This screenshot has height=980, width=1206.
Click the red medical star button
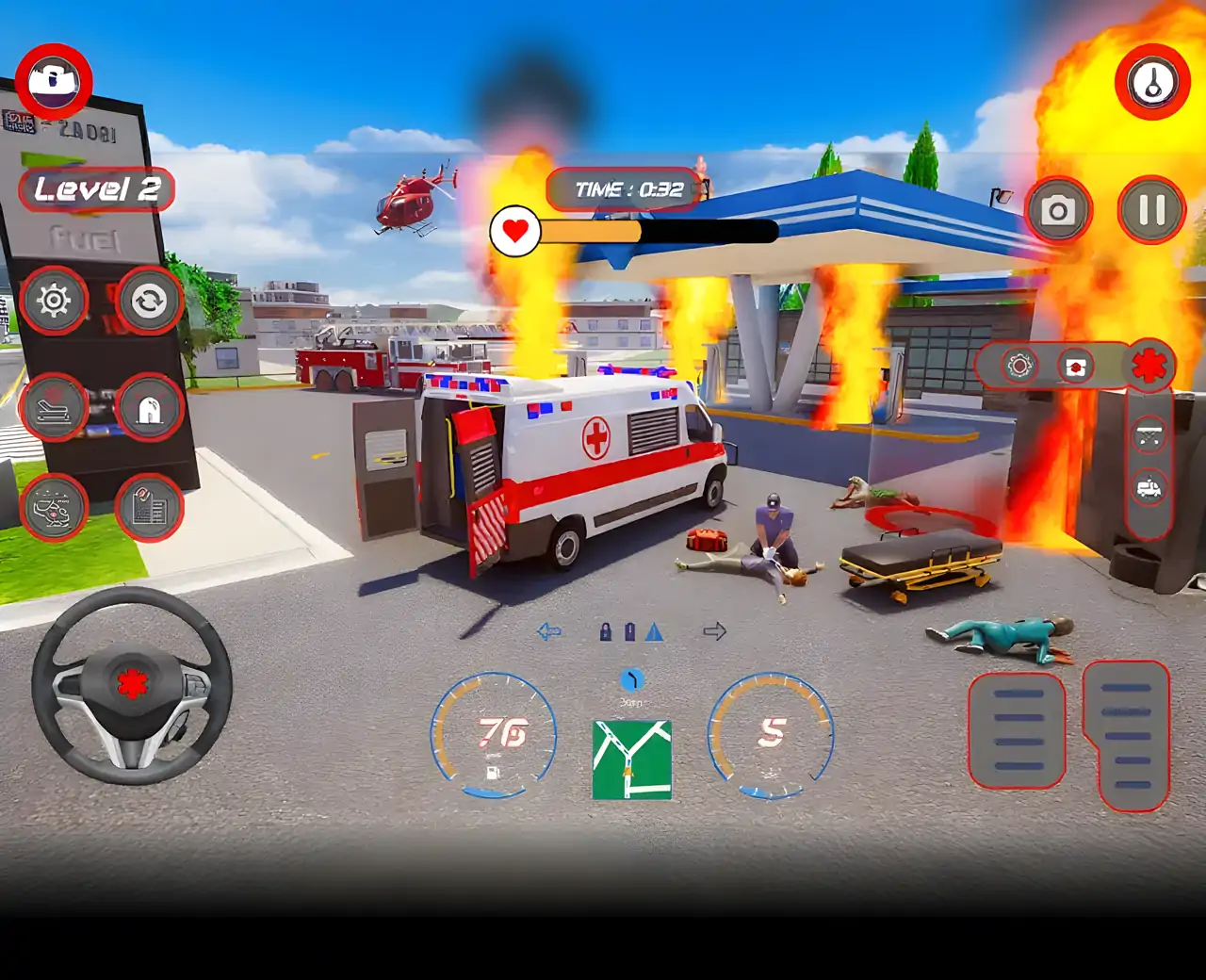(x=1149, y=366)
